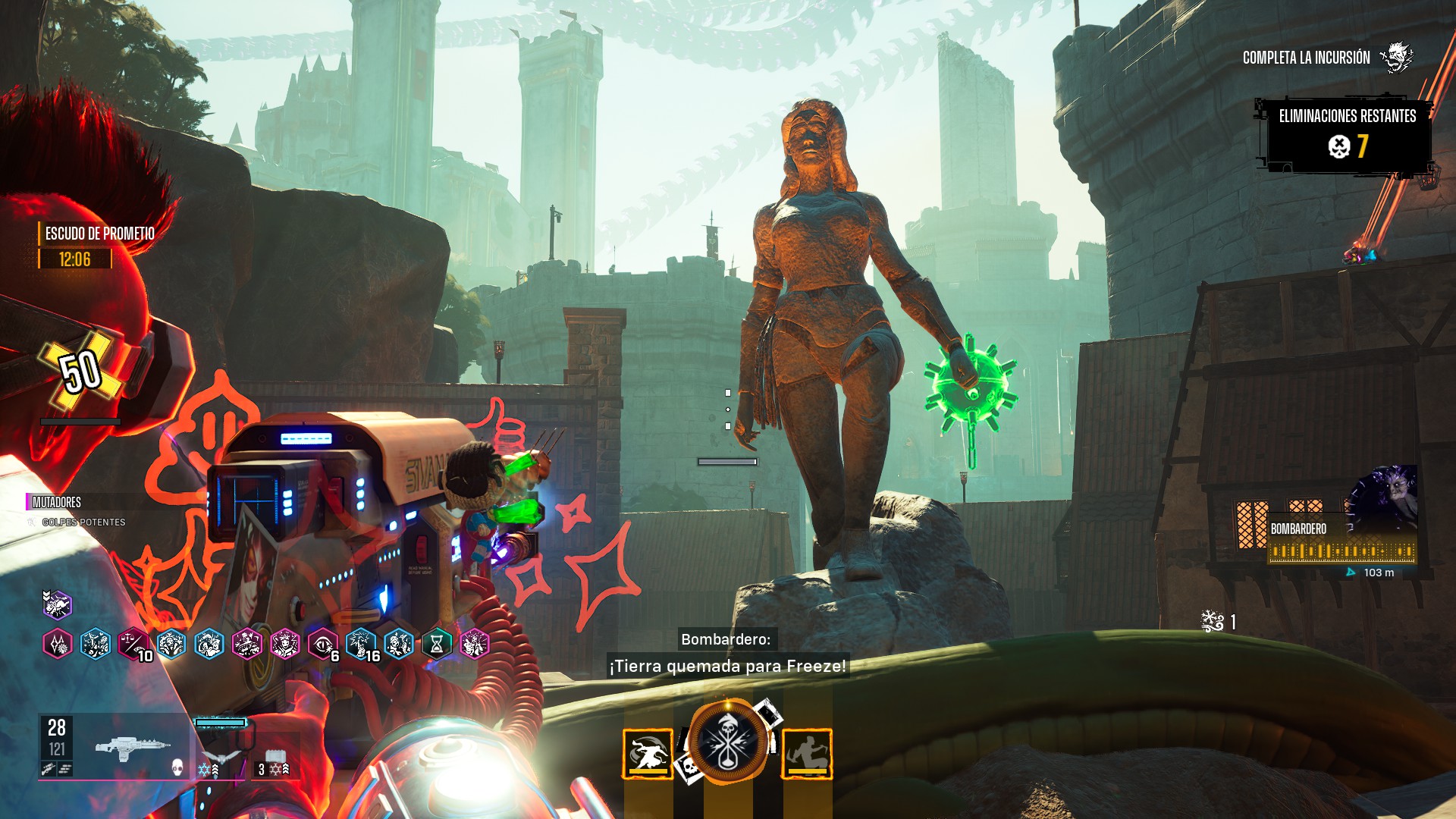Viewport: 1456px width, 819px height.
Task: Activate the whirling dash ability on the left
Action: point(648,754)
